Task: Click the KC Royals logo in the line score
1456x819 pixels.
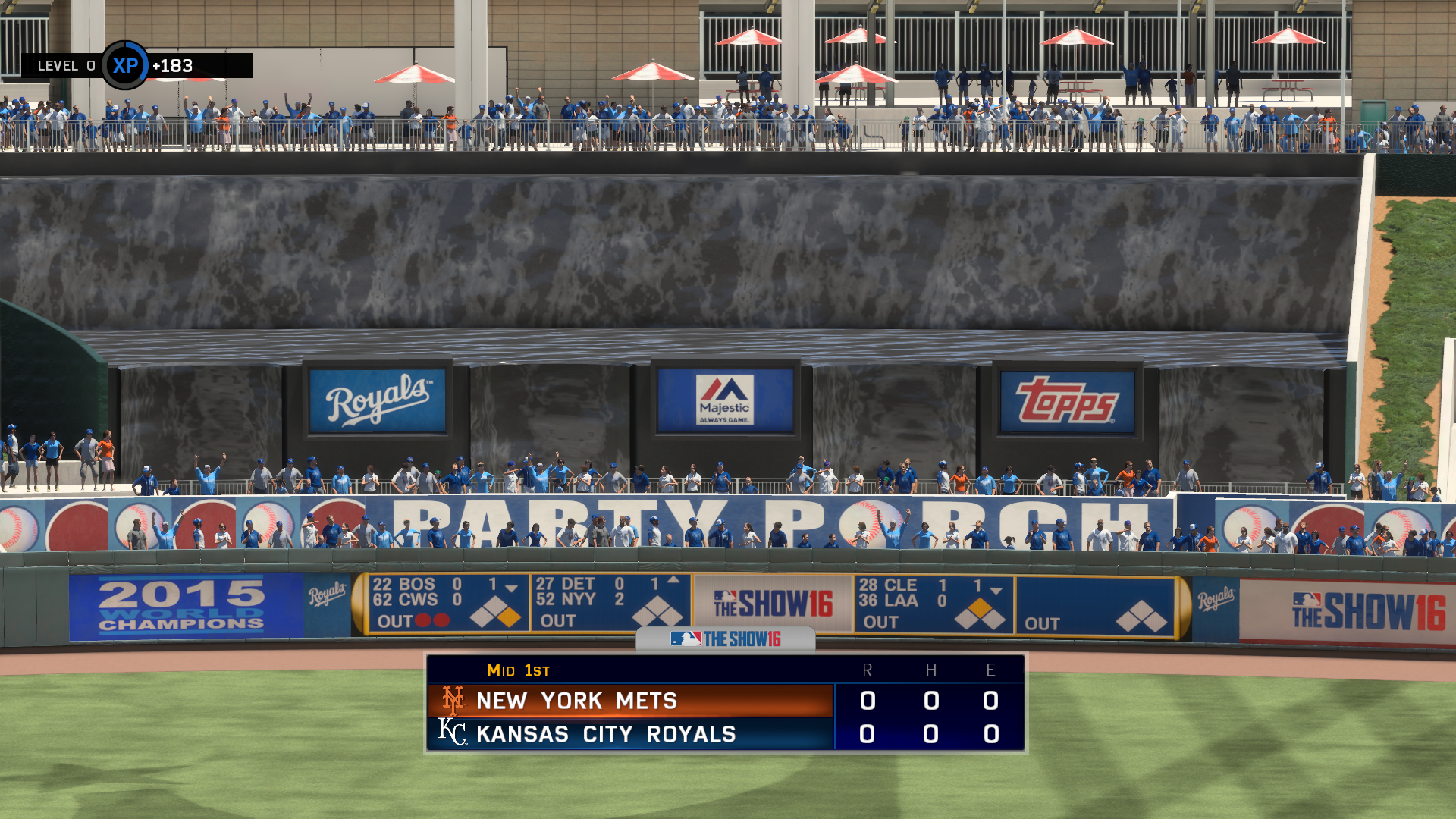Action: click(x=453, y=733)
